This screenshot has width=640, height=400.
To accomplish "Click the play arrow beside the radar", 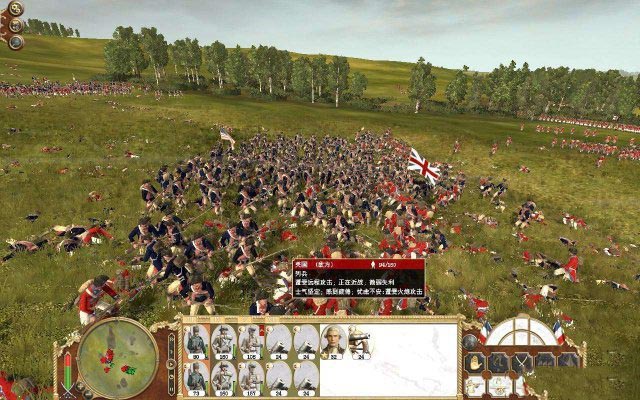I will click(x=171, y=362).
